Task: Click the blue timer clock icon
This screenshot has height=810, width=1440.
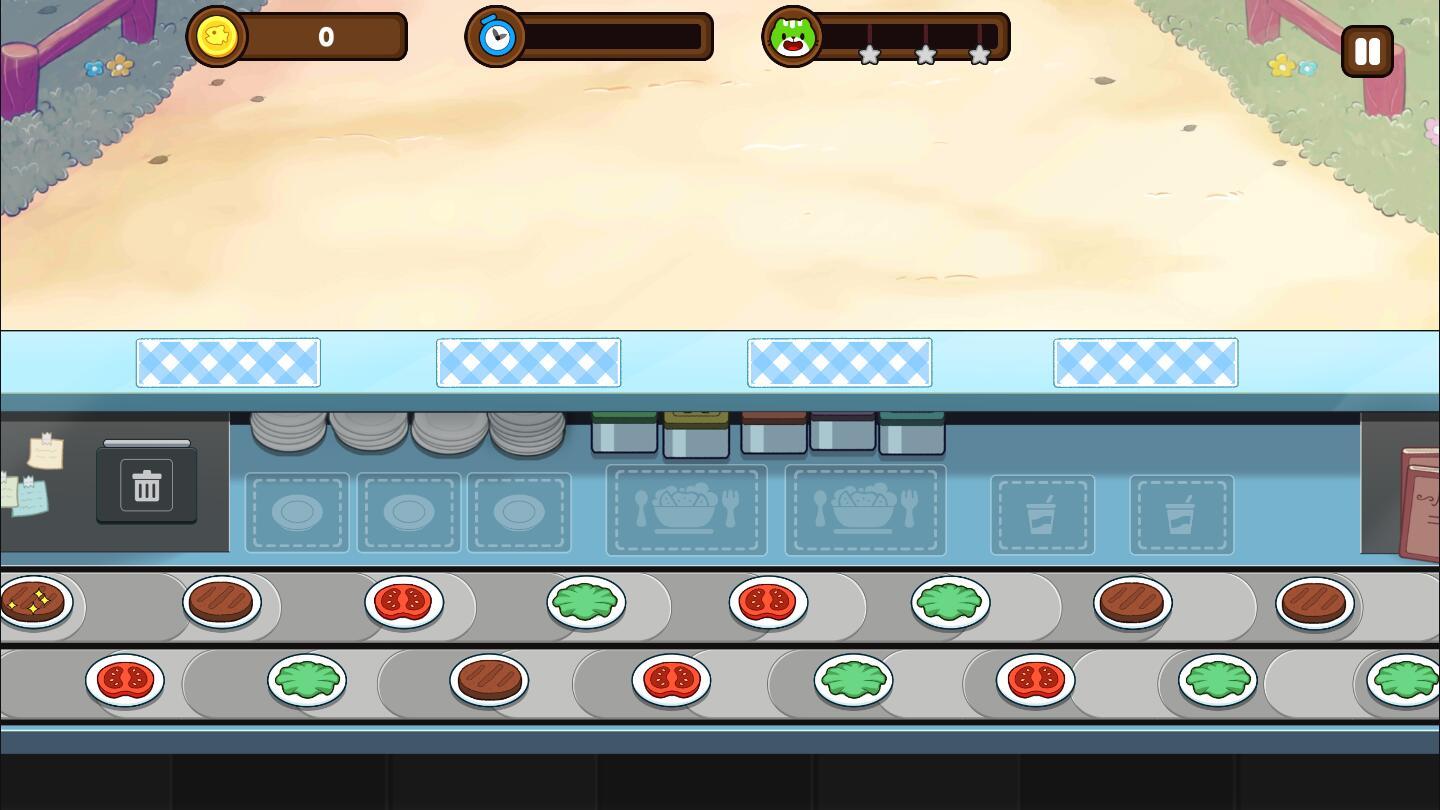Action: click(496, 36)
